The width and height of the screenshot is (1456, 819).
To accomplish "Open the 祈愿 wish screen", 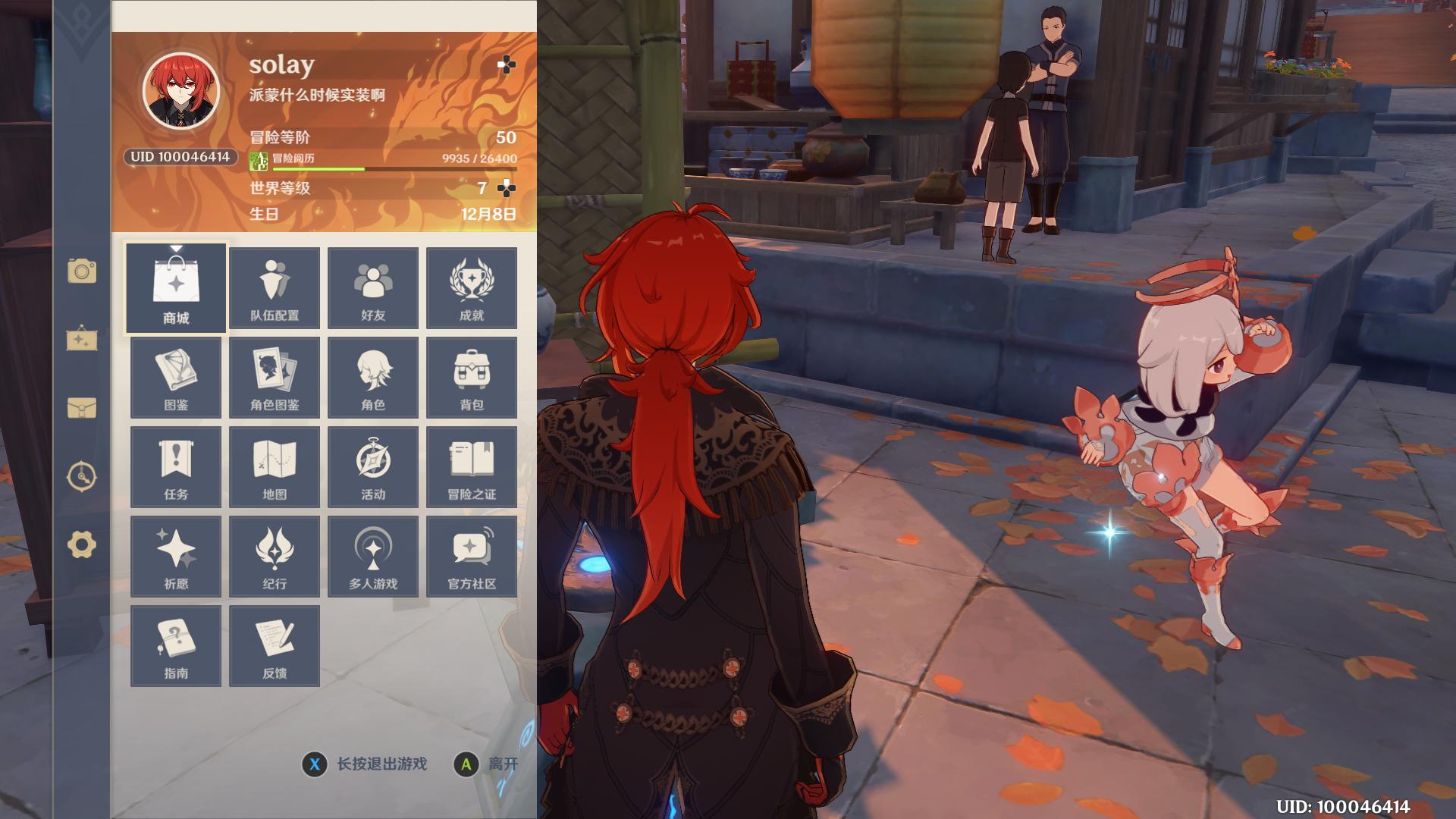I will tap(176, 557).
